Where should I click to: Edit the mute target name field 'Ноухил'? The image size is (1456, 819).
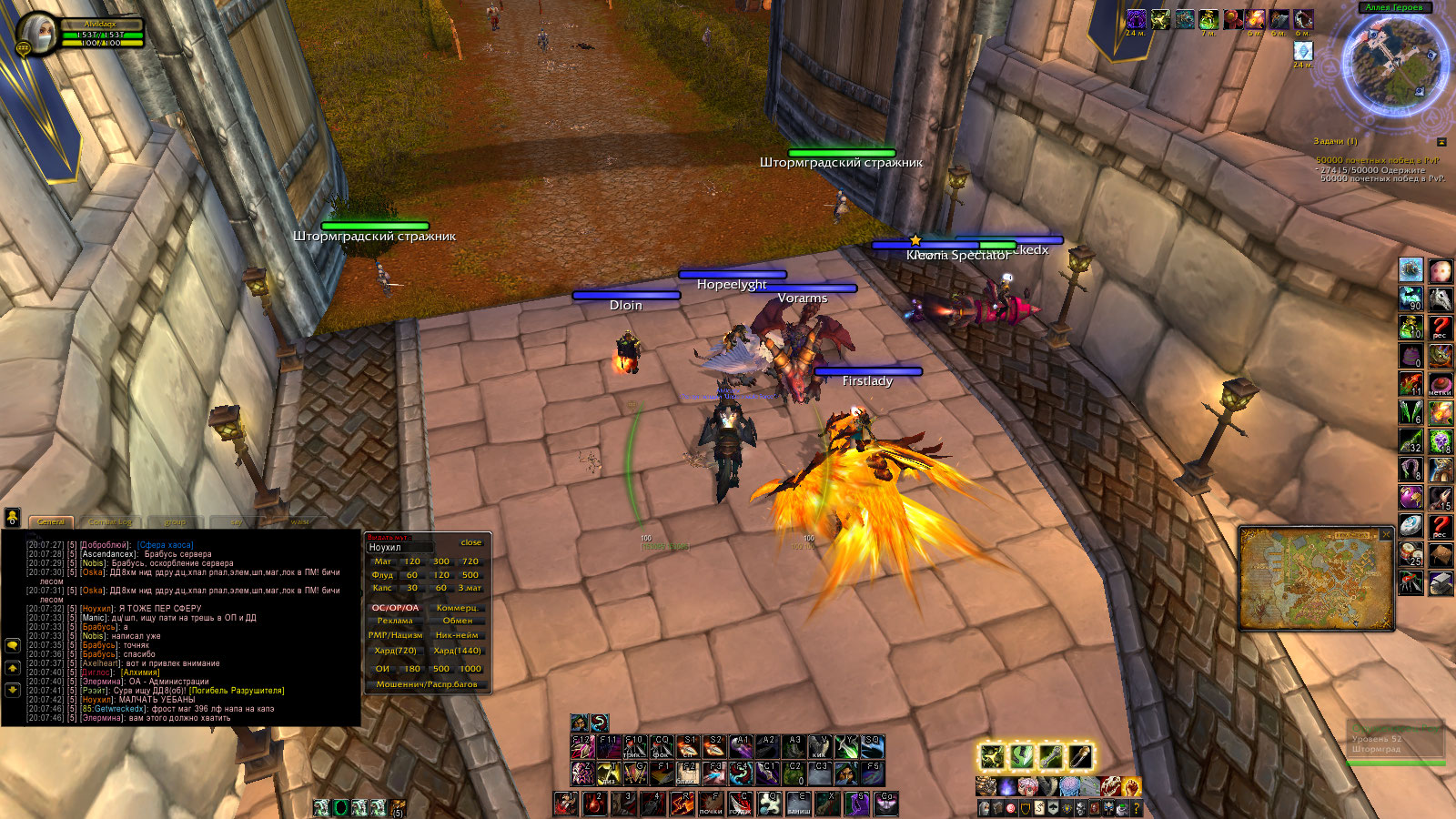400,548
